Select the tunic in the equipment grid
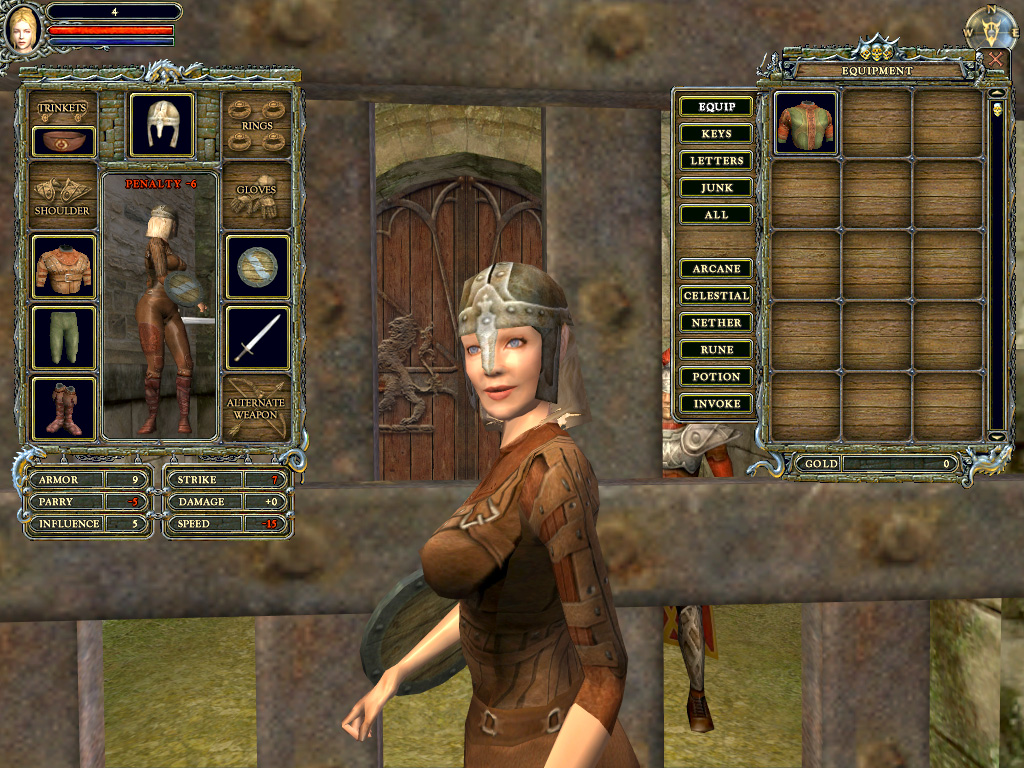Viewport: 1024px width, 768px height. (x=806, y=123)
